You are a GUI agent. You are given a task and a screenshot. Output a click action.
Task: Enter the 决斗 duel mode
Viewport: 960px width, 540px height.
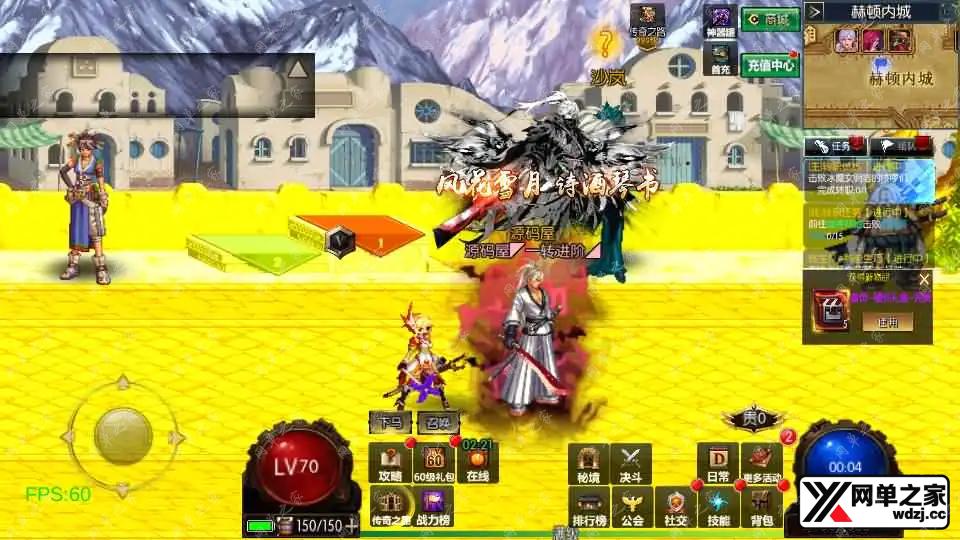(x=630, y=464)
